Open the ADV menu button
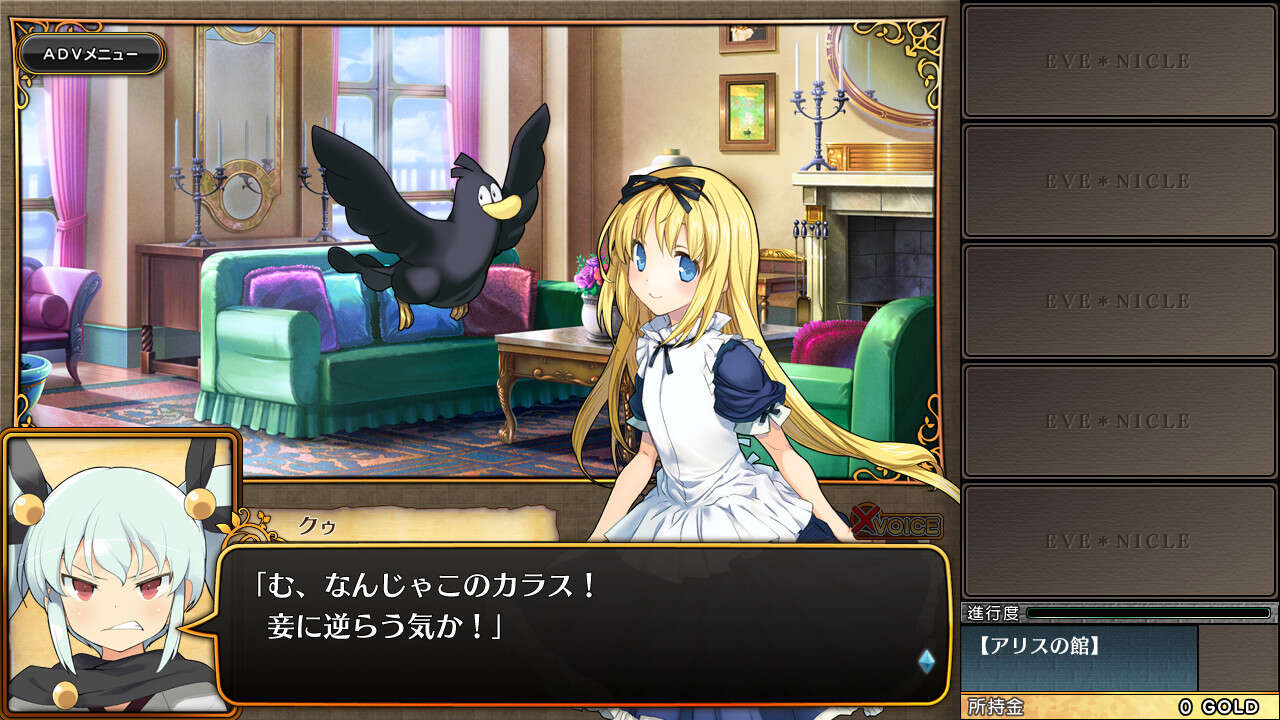 click(x=91, y=54)
